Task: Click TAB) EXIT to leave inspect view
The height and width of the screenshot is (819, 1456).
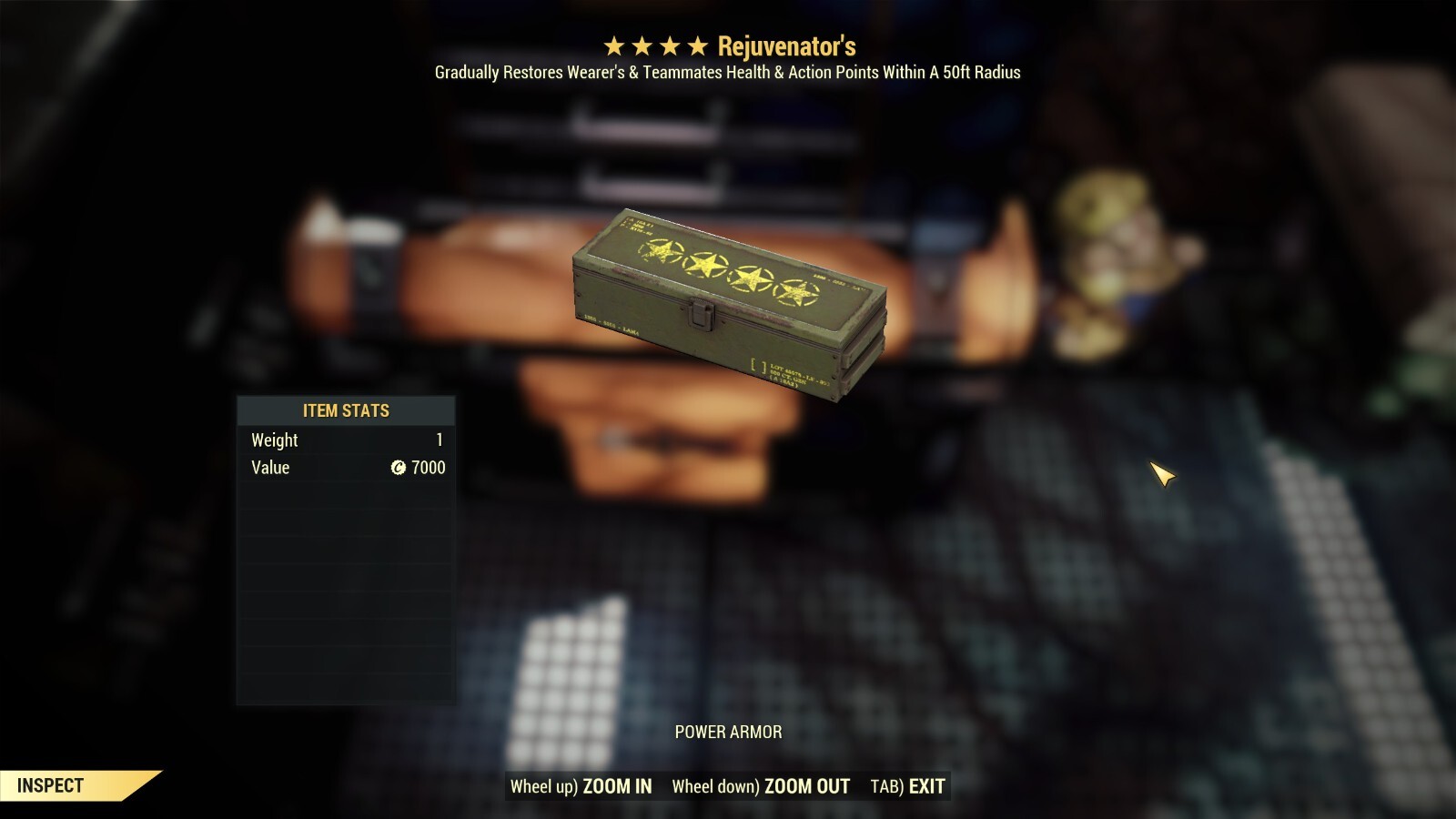Action: [x=910, y=786]
